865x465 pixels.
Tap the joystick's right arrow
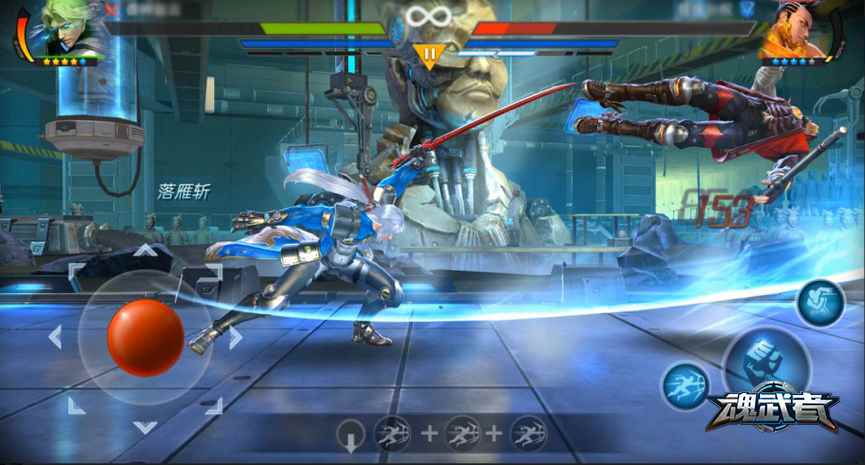click(235, 337)
